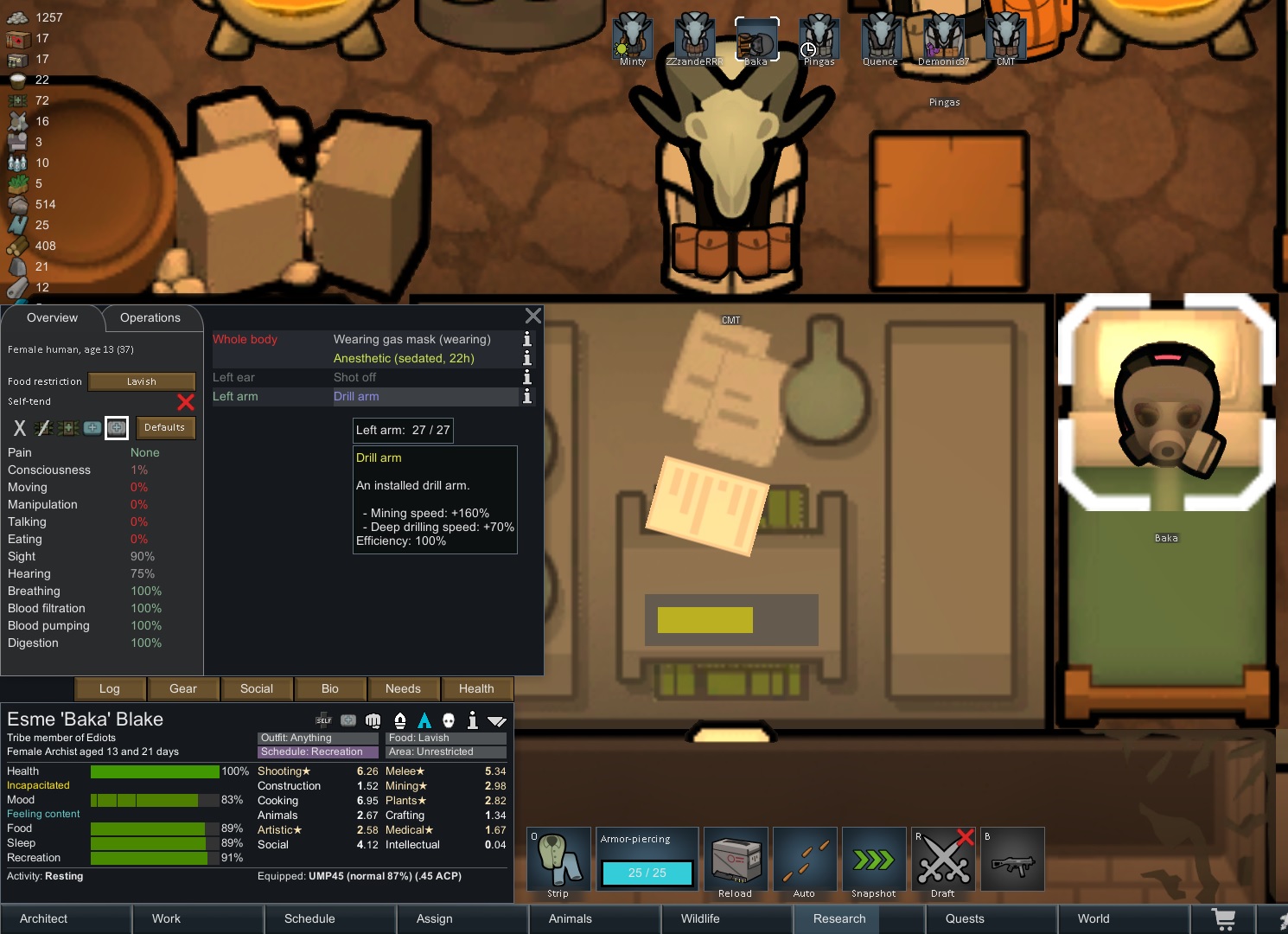Click the Snapshot aiming mode icon
The width and height of the screenshot is (1288, 934).
coord(874,859)
